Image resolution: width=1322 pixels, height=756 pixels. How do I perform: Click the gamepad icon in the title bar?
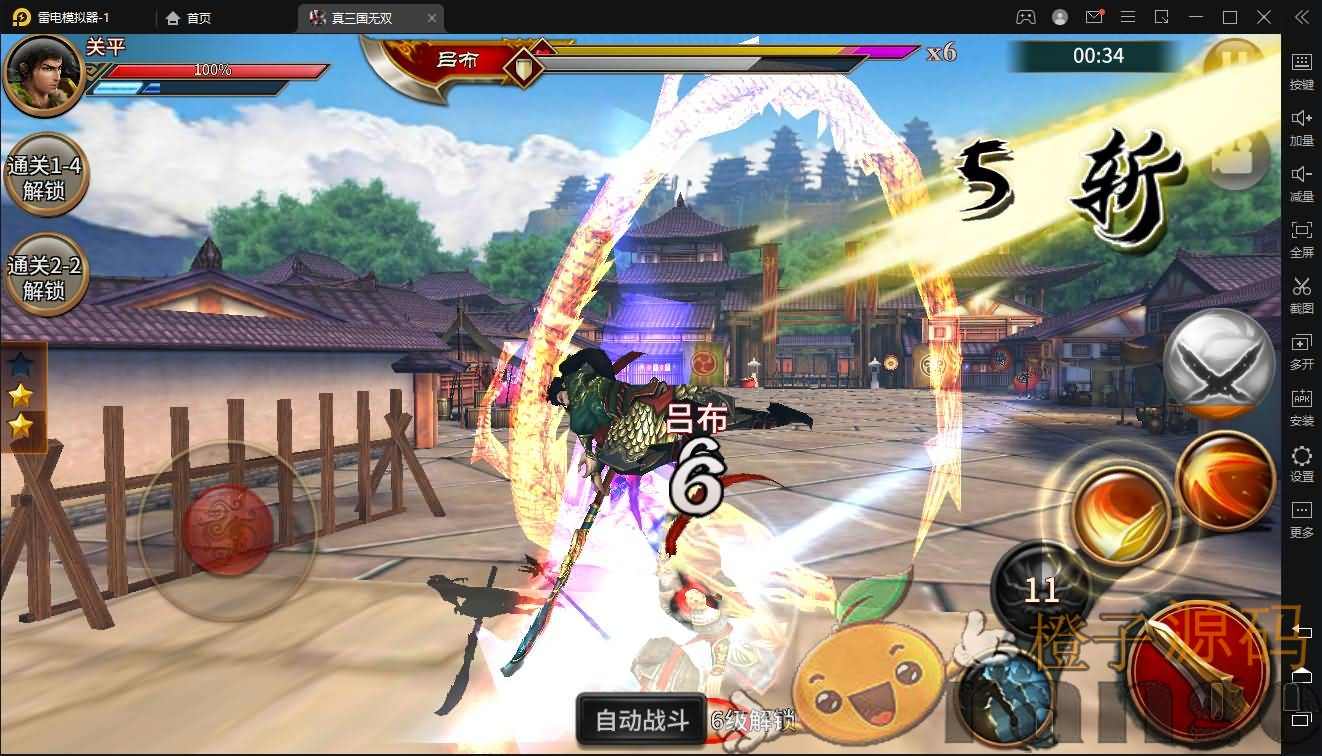point(1026,17)
